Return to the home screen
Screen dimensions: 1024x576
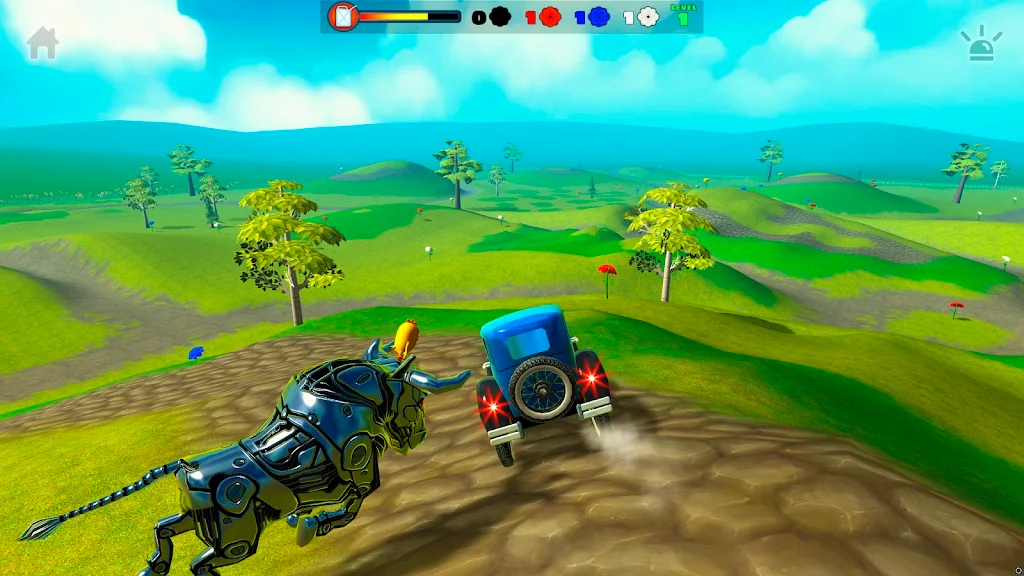tap(42, 43)
